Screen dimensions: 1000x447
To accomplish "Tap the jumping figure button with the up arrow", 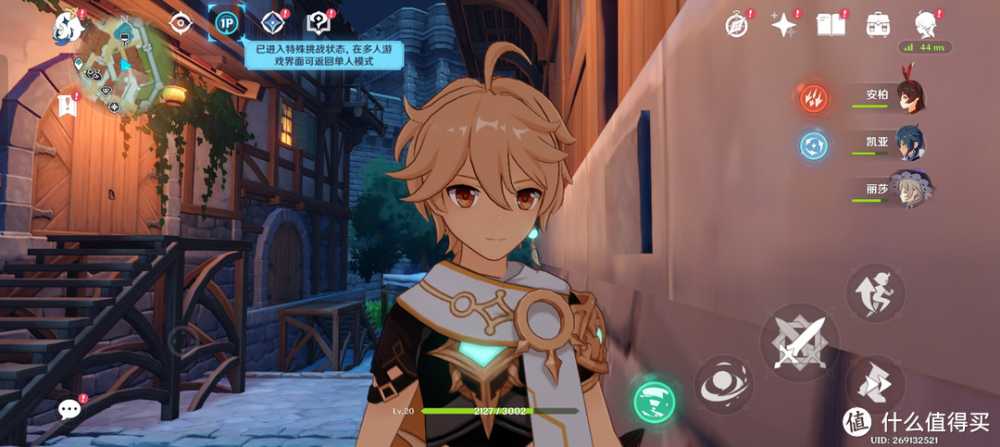I will click(875, 293).
